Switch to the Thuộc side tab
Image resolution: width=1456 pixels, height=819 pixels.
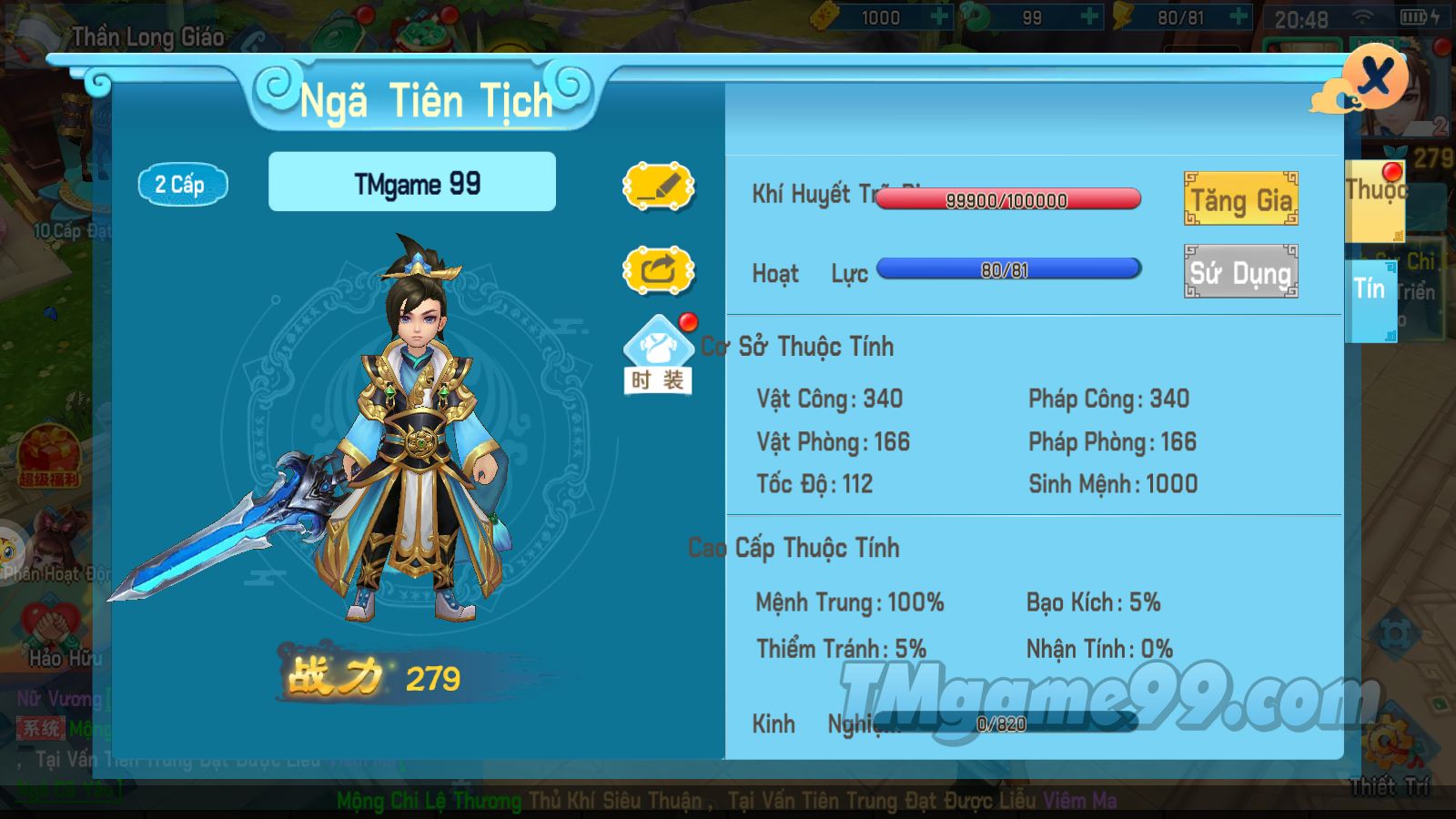pyautogui.click(x=1374, y=200)
